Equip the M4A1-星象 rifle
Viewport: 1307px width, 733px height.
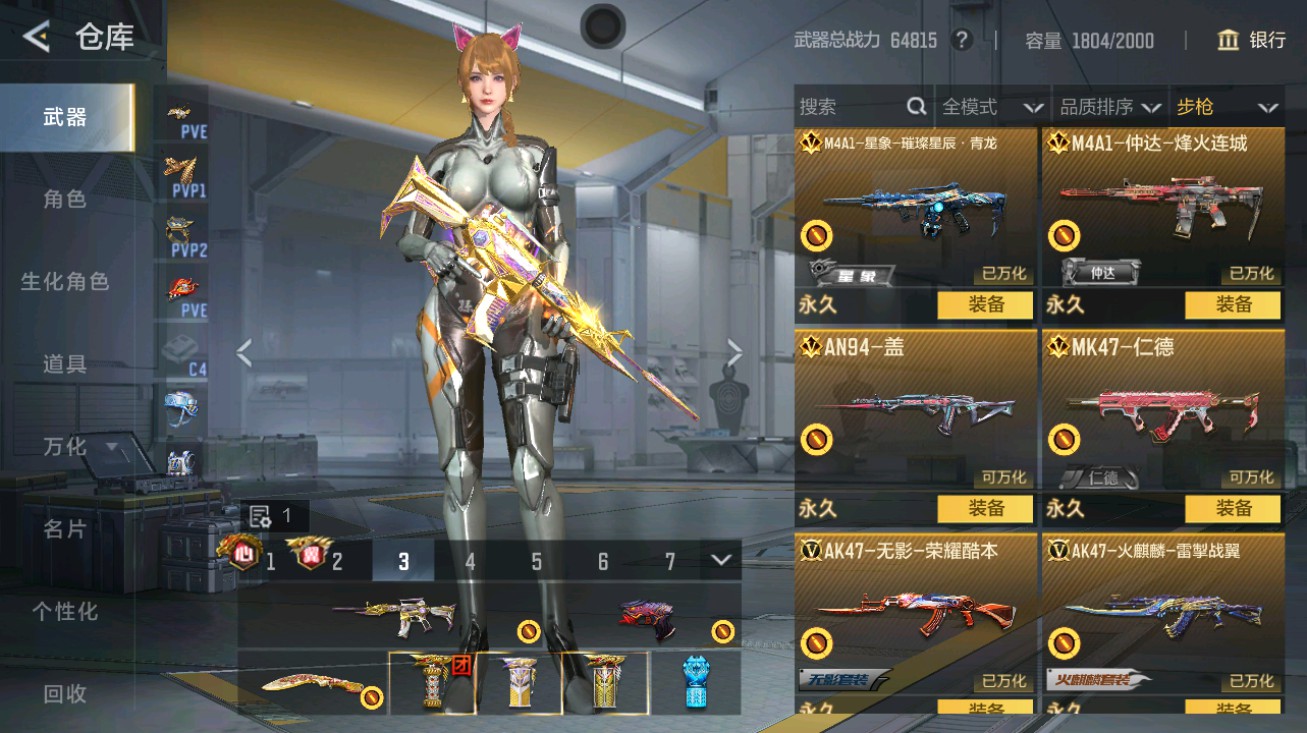(985, 305)
